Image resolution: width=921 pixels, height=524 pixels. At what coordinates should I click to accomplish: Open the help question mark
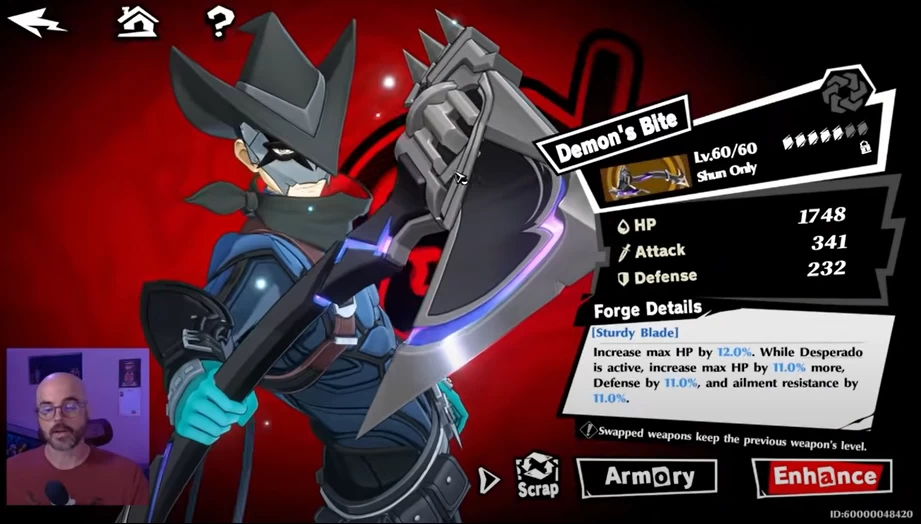[x=218, y=20]
